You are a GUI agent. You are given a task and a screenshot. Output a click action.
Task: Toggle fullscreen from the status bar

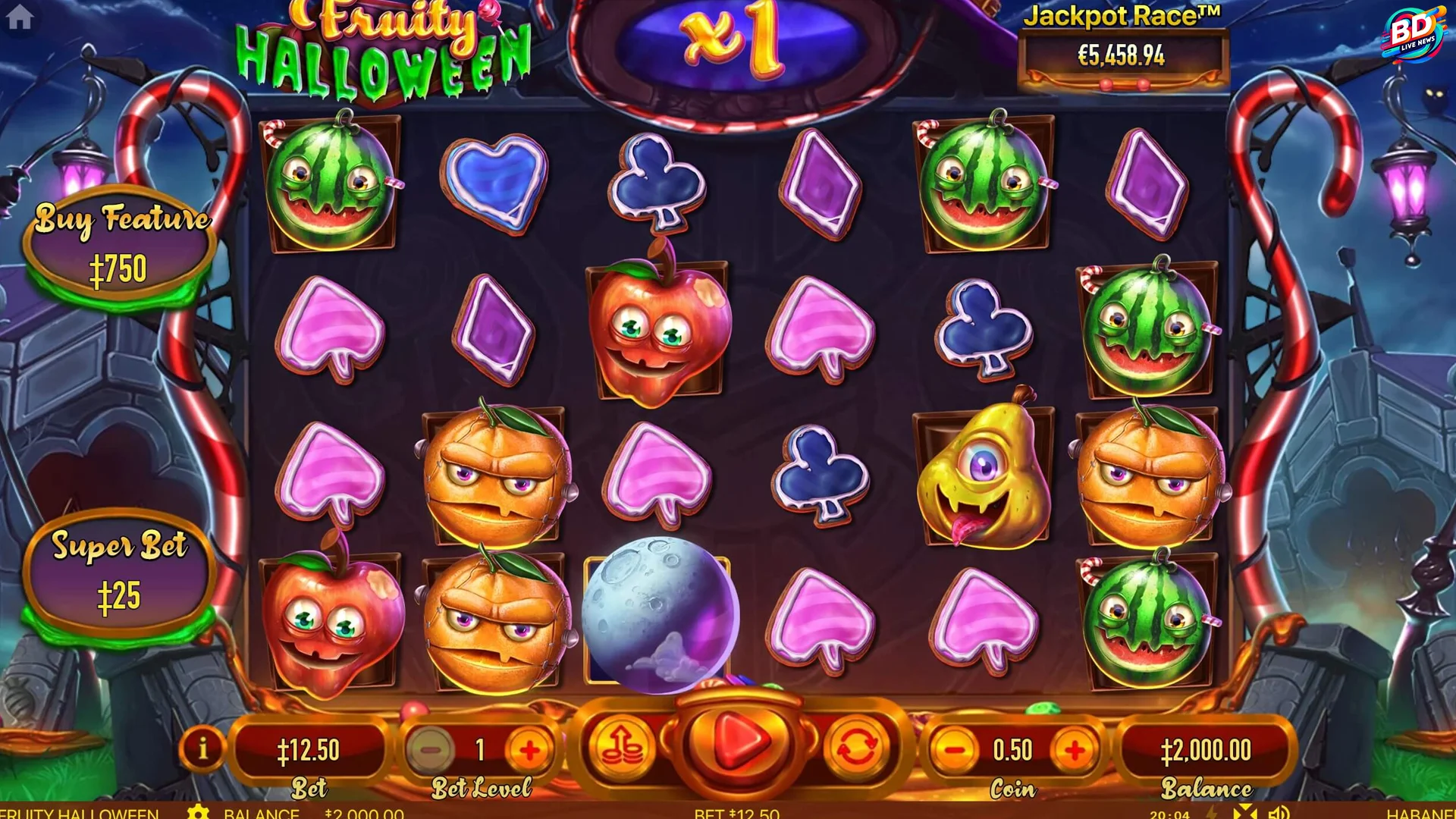(x=1245, y=812)
